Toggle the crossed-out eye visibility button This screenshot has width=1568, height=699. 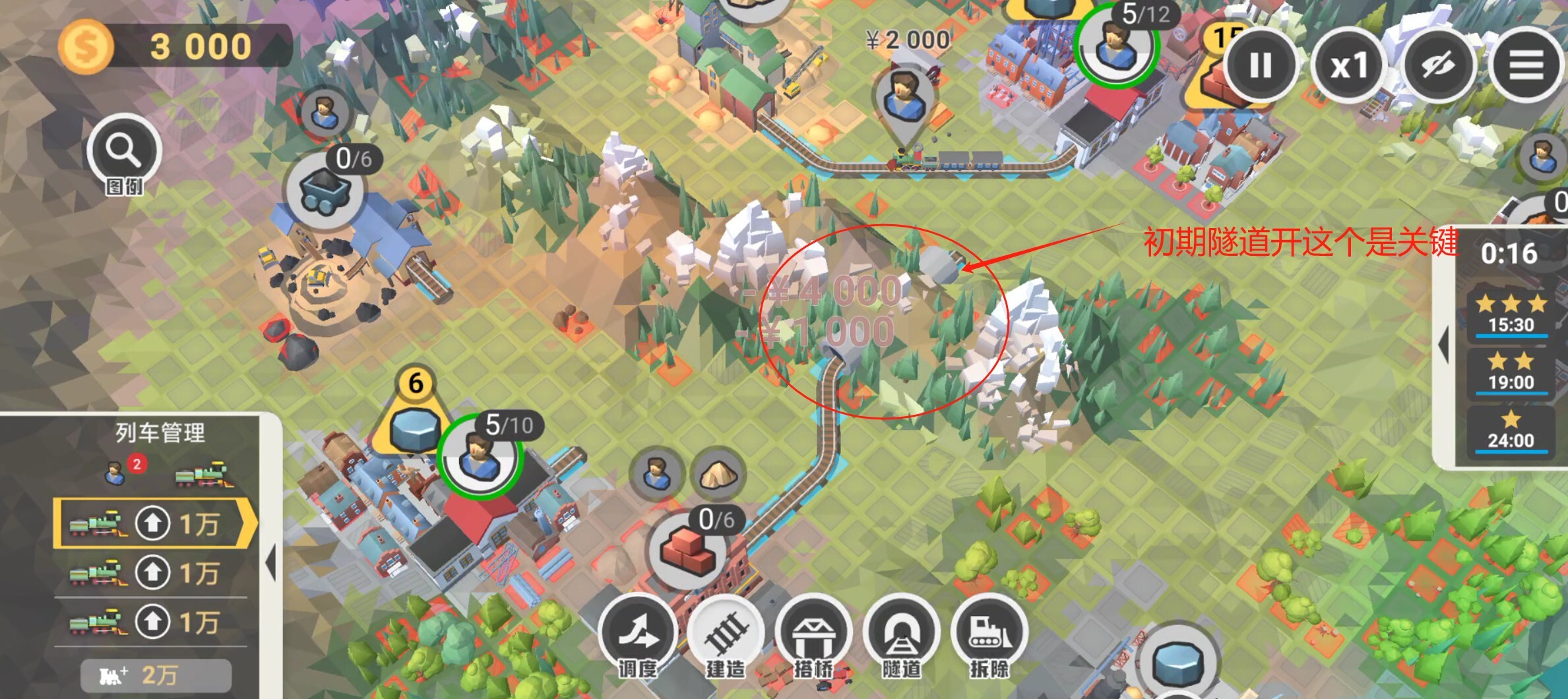click(x=1438, y=65)
